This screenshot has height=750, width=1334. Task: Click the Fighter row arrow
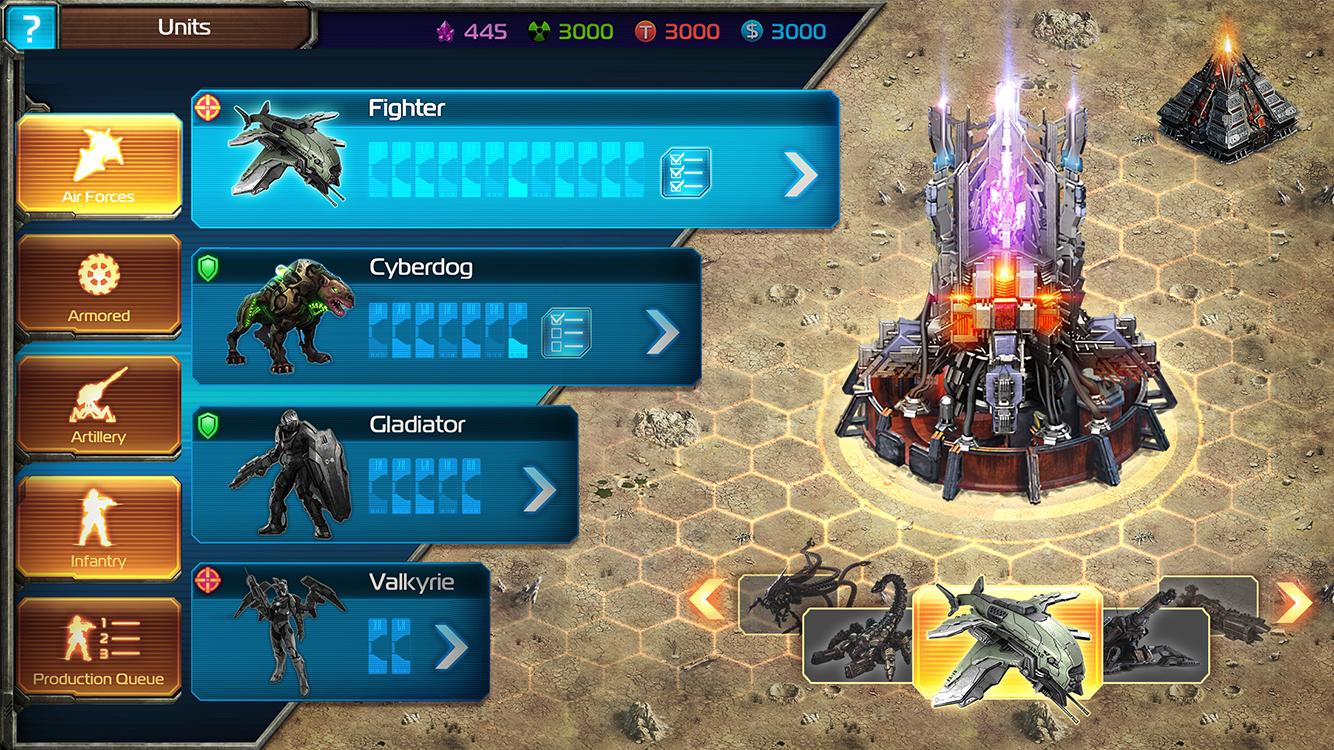click(x=800, y=175)
